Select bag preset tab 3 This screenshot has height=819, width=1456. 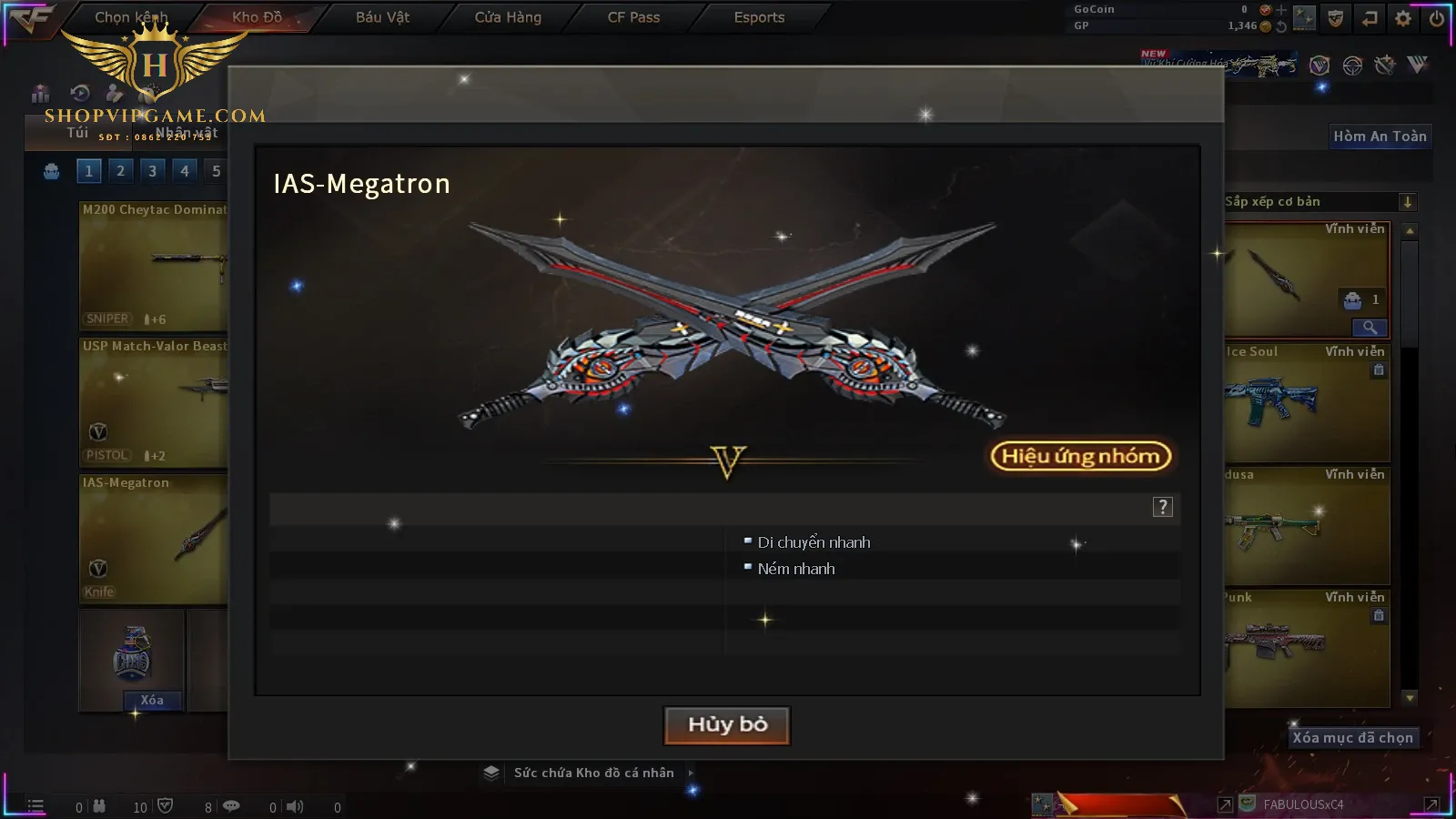pyautogui.click(x=152, y=171)
